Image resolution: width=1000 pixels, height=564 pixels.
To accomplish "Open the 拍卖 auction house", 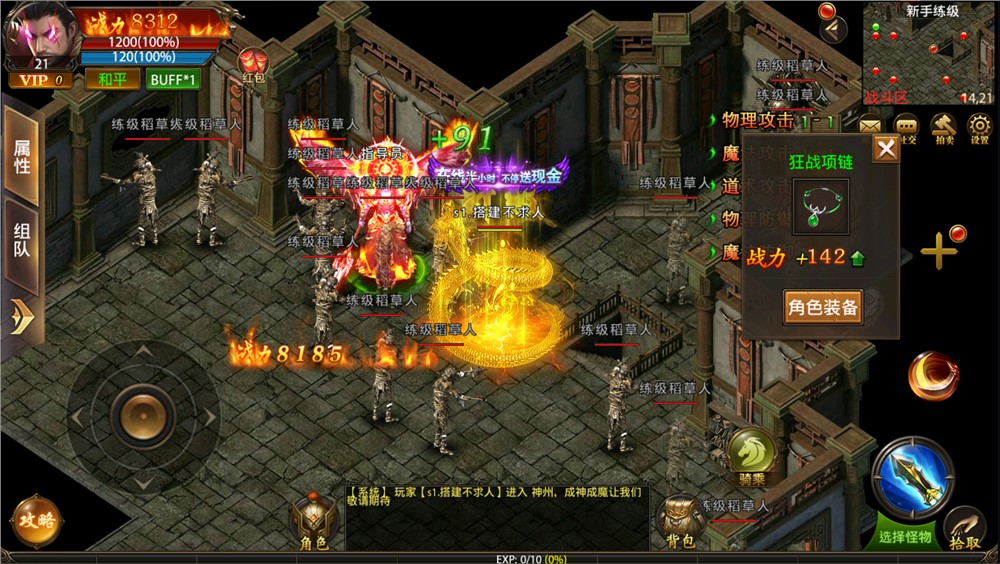I will (943, 128).
